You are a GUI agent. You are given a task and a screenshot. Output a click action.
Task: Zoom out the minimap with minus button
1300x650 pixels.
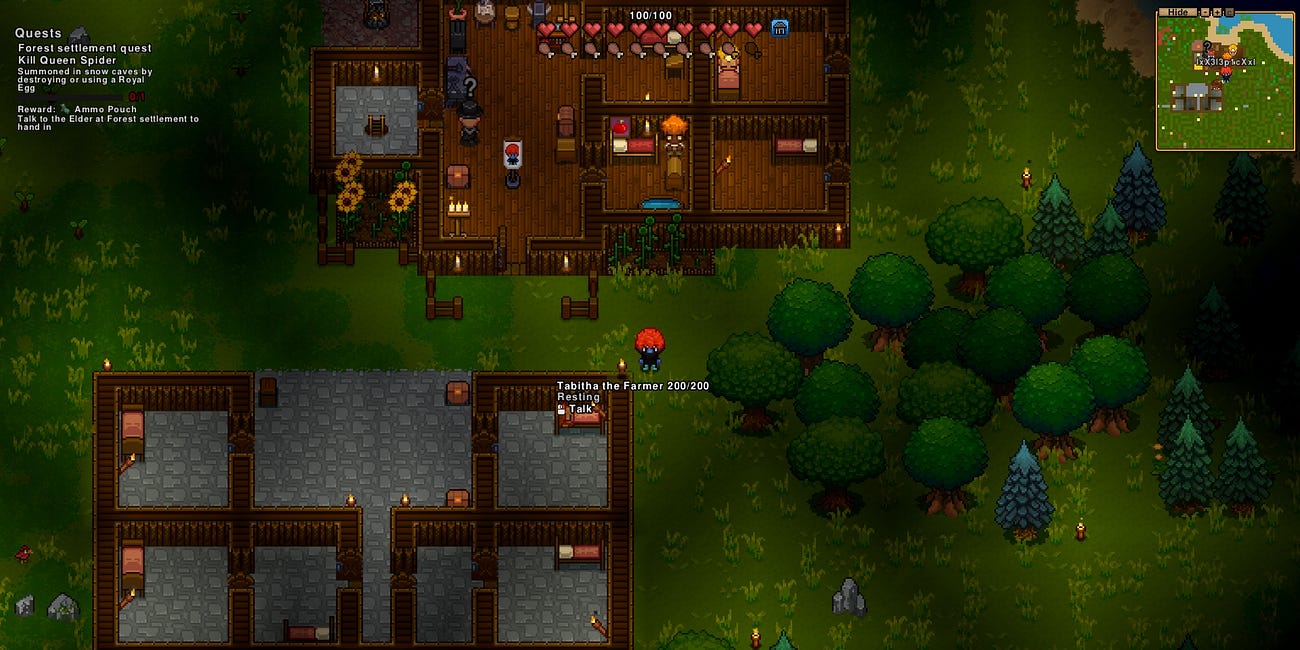point(1205,12)
